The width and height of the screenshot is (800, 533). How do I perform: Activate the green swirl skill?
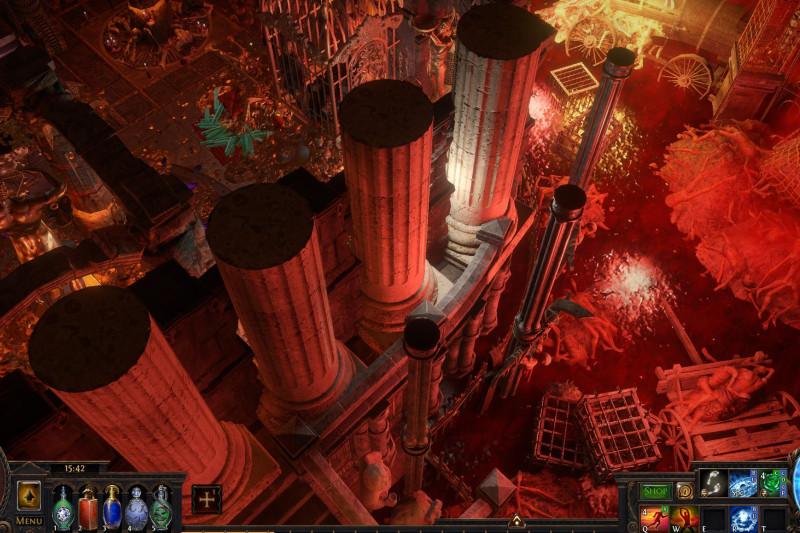click(x=773, y=484)
